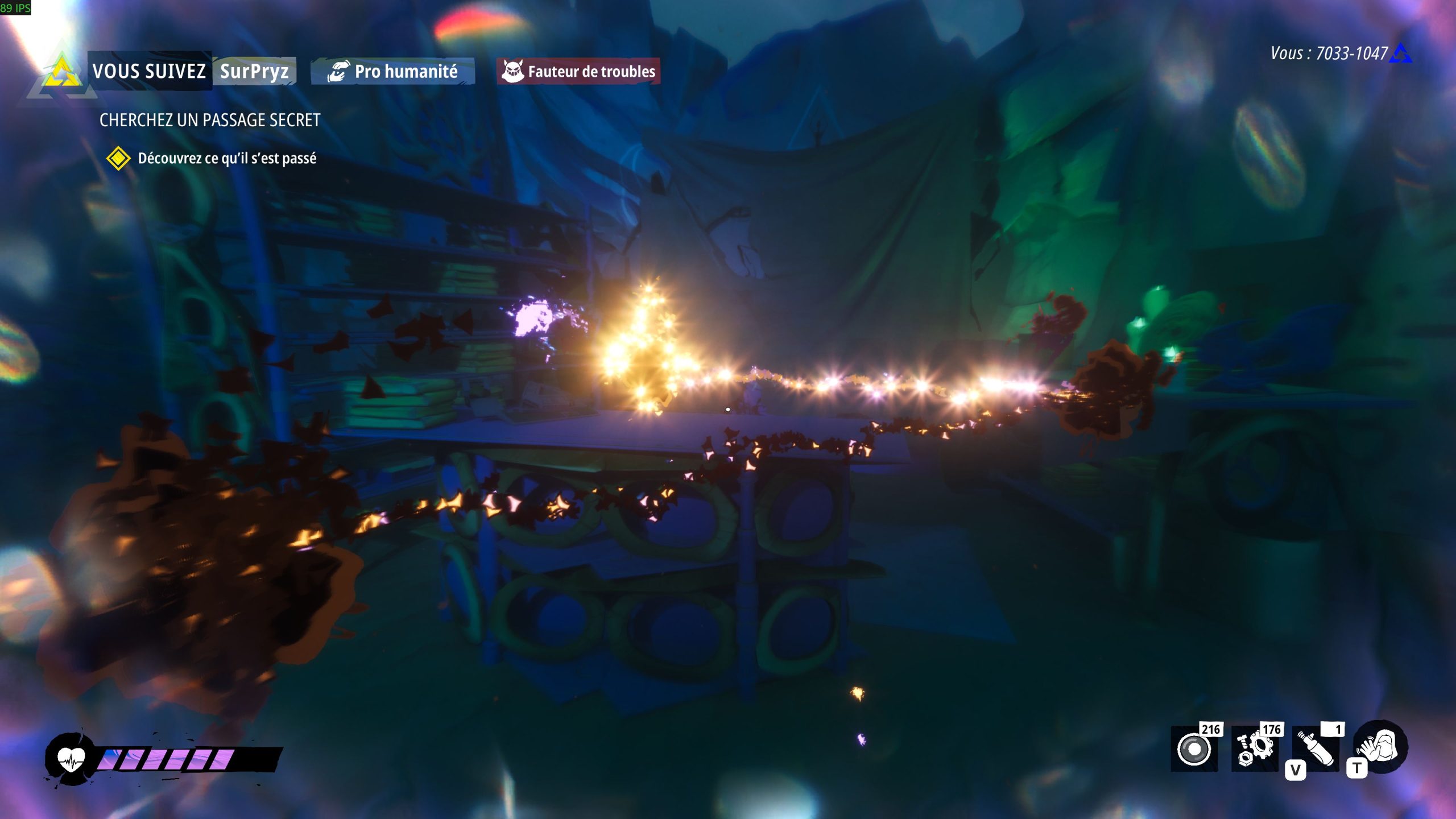Open the gears and bolts resource slot

1255,749
